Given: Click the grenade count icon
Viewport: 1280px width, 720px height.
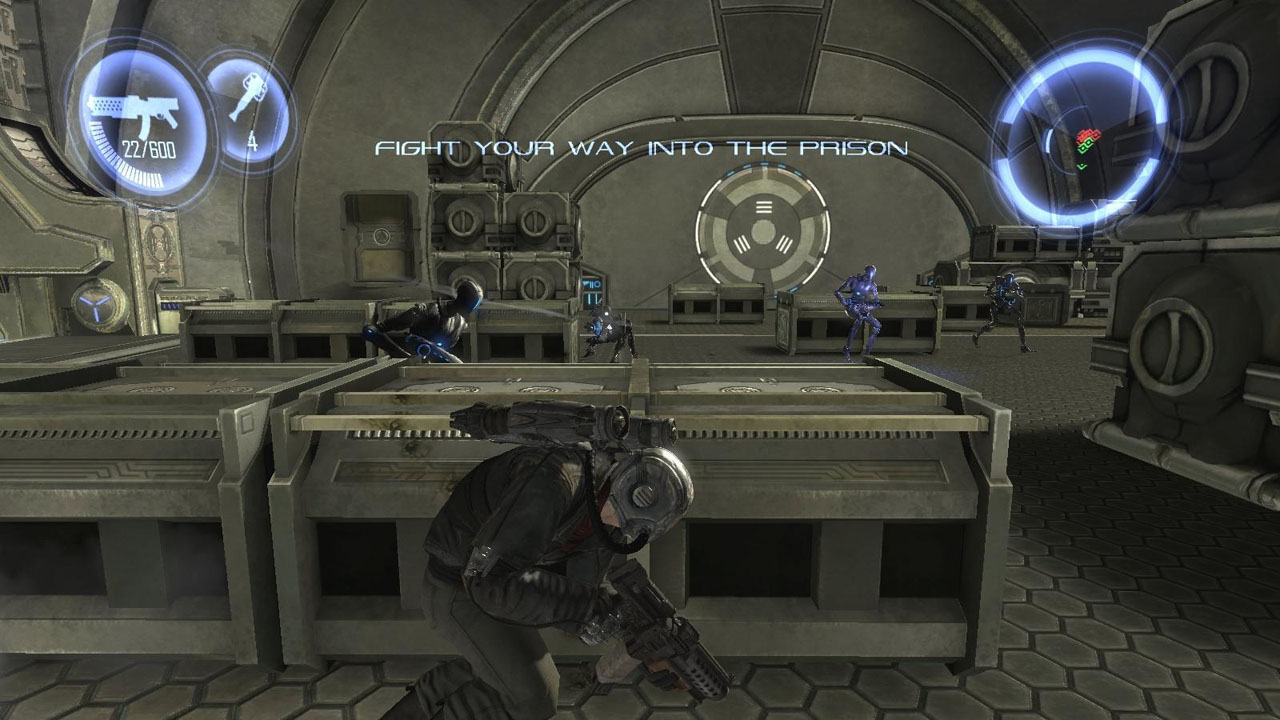Looking at the screenshot, I should 247,105.
